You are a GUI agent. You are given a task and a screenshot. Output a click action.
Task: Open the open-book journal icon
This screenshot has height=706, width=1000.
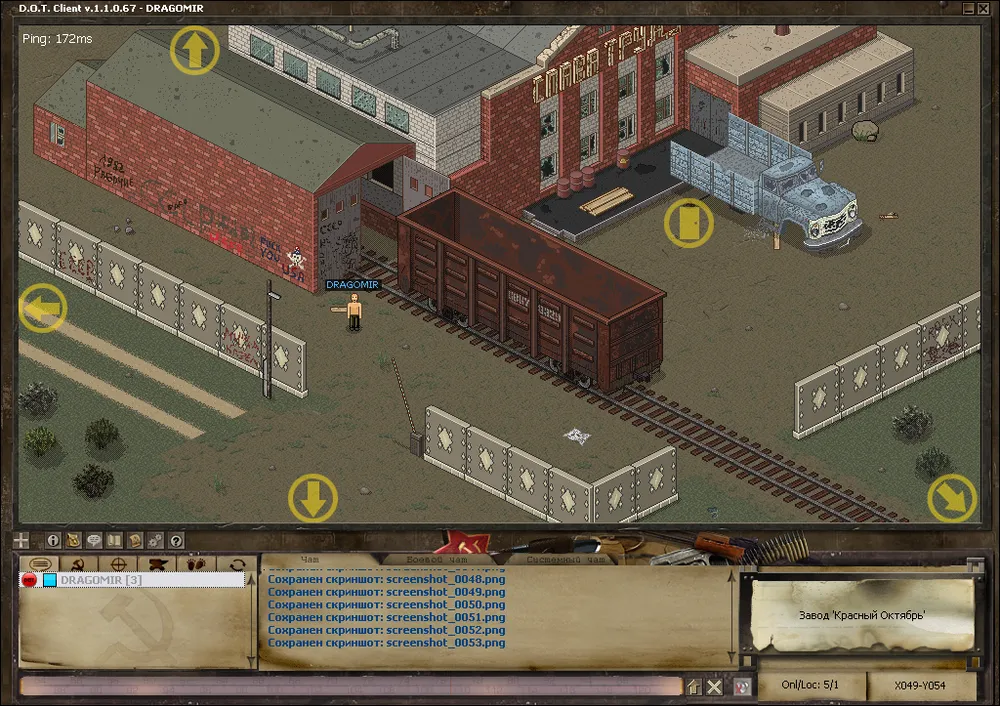point(114,540)
